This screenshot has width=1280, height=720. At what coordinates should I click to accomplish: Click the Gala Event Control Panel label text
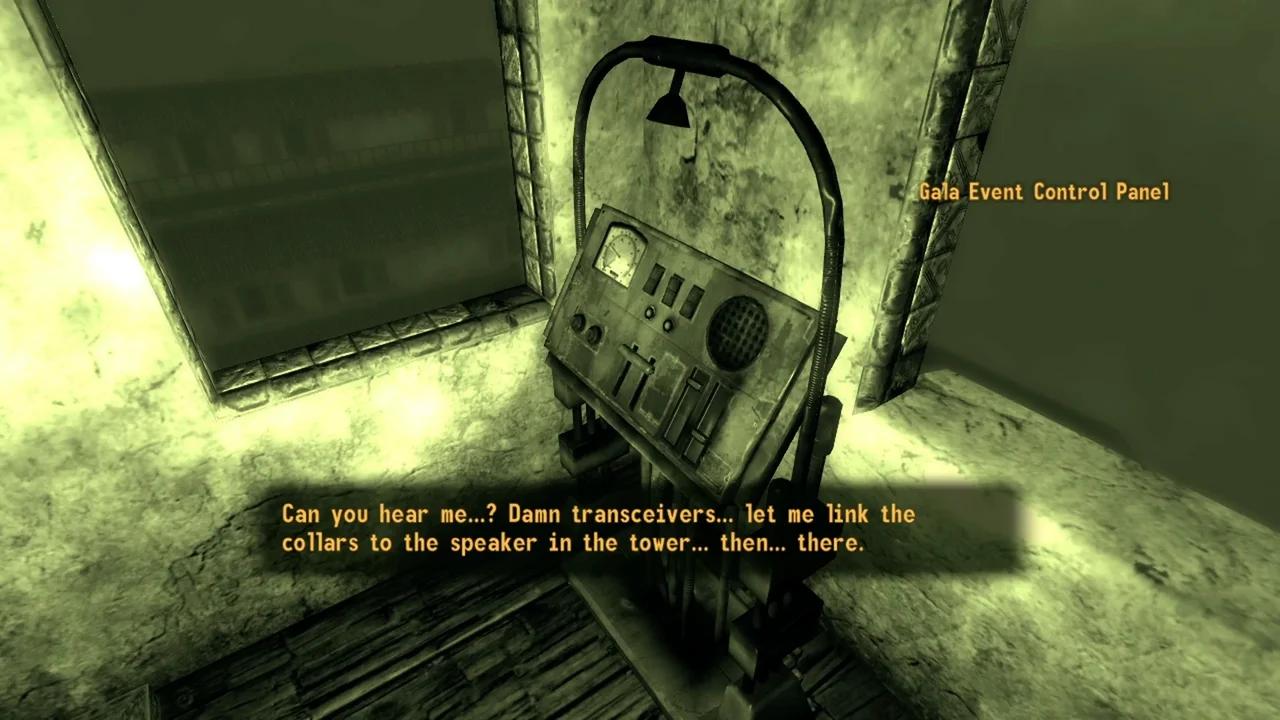point(1044,192)
